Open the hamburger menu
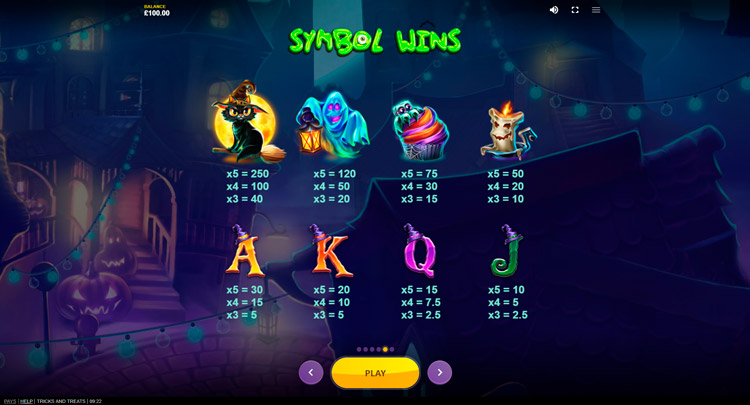 point(596,10)
